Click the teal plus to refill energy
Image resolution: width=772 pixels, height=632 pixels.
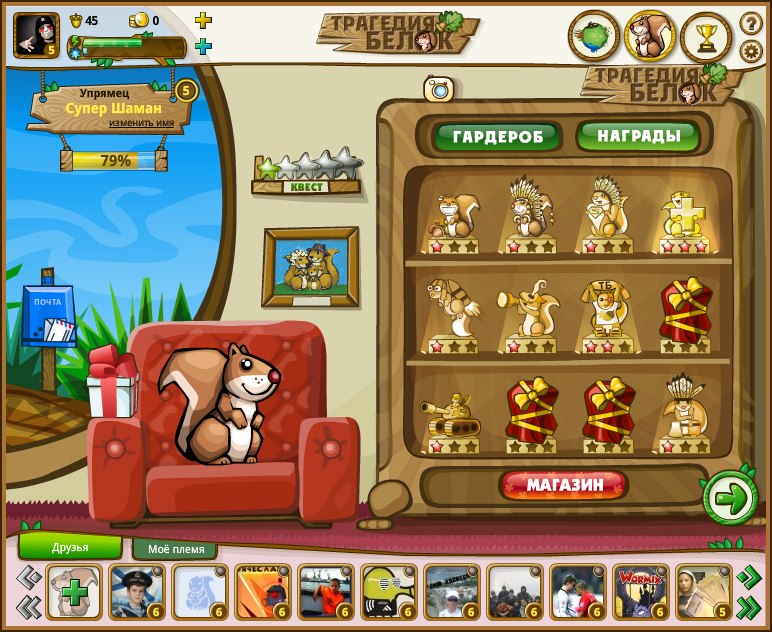tap(203, 46)
